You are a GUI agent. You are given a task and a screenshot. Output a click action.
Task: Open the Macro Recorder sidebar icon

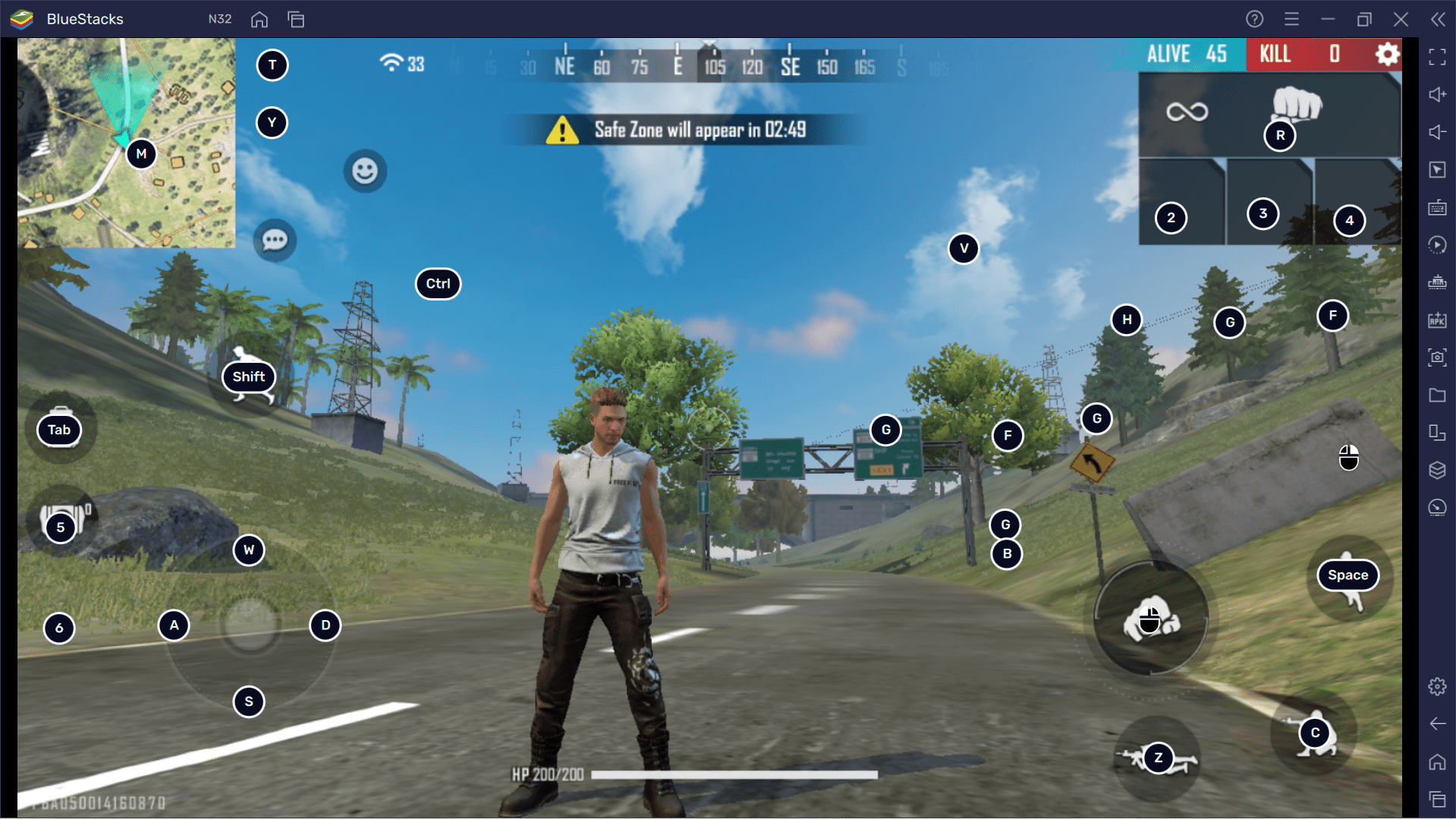[x=1436, y=244]
